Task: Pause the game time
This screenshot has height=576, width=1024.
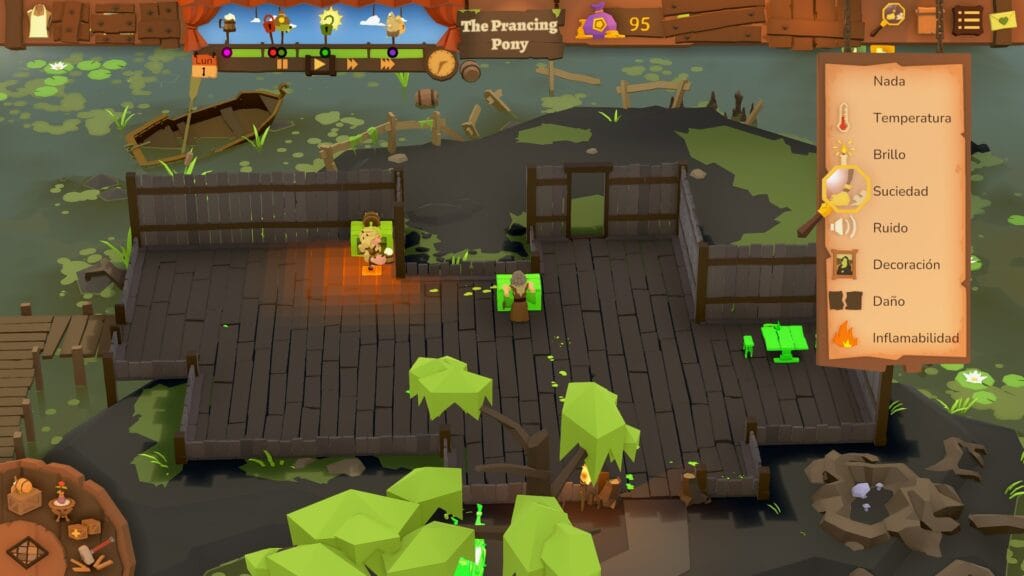Action: (x=283, y=64)
